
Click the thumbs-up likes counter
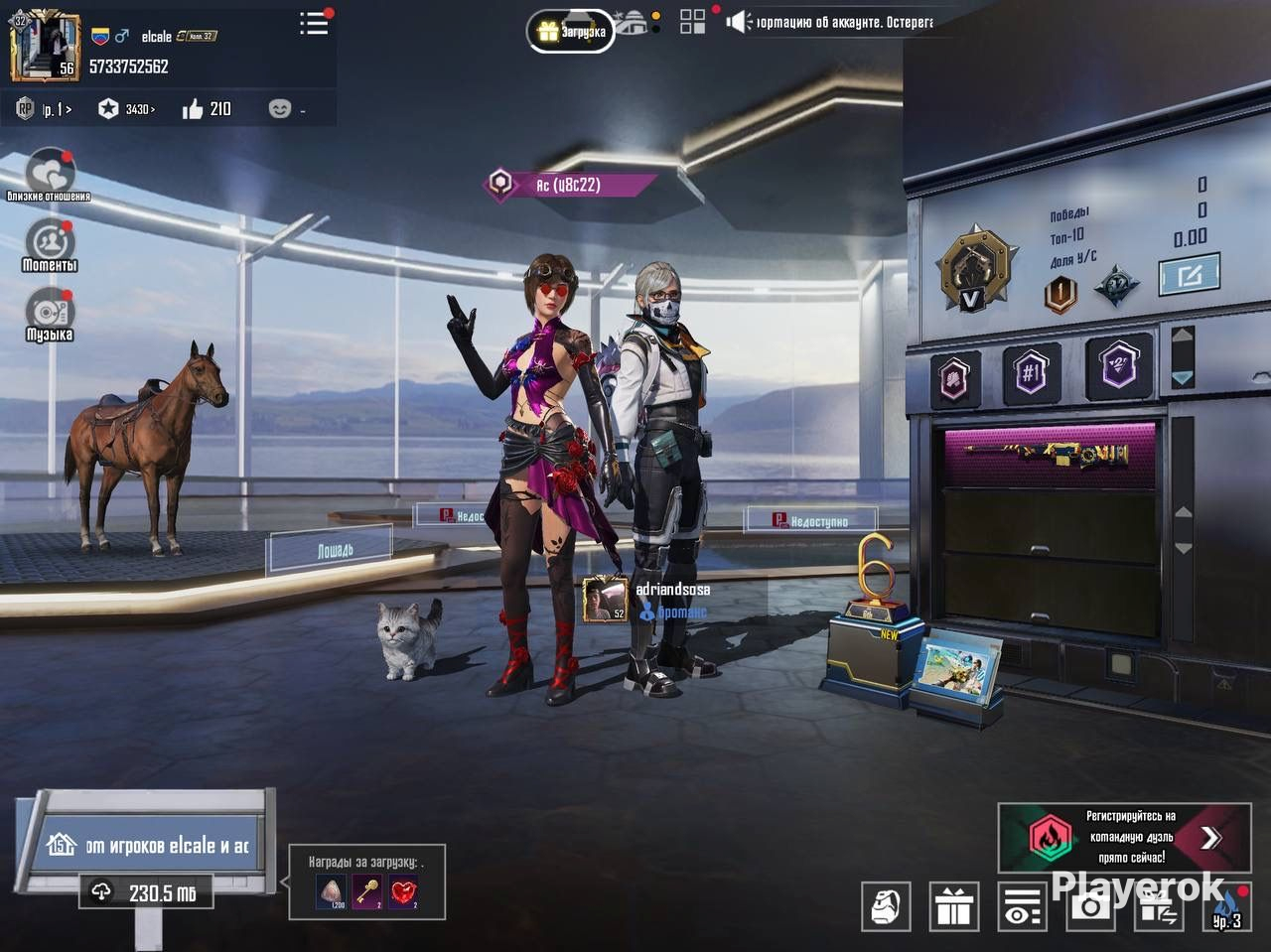tap(207, 109)
